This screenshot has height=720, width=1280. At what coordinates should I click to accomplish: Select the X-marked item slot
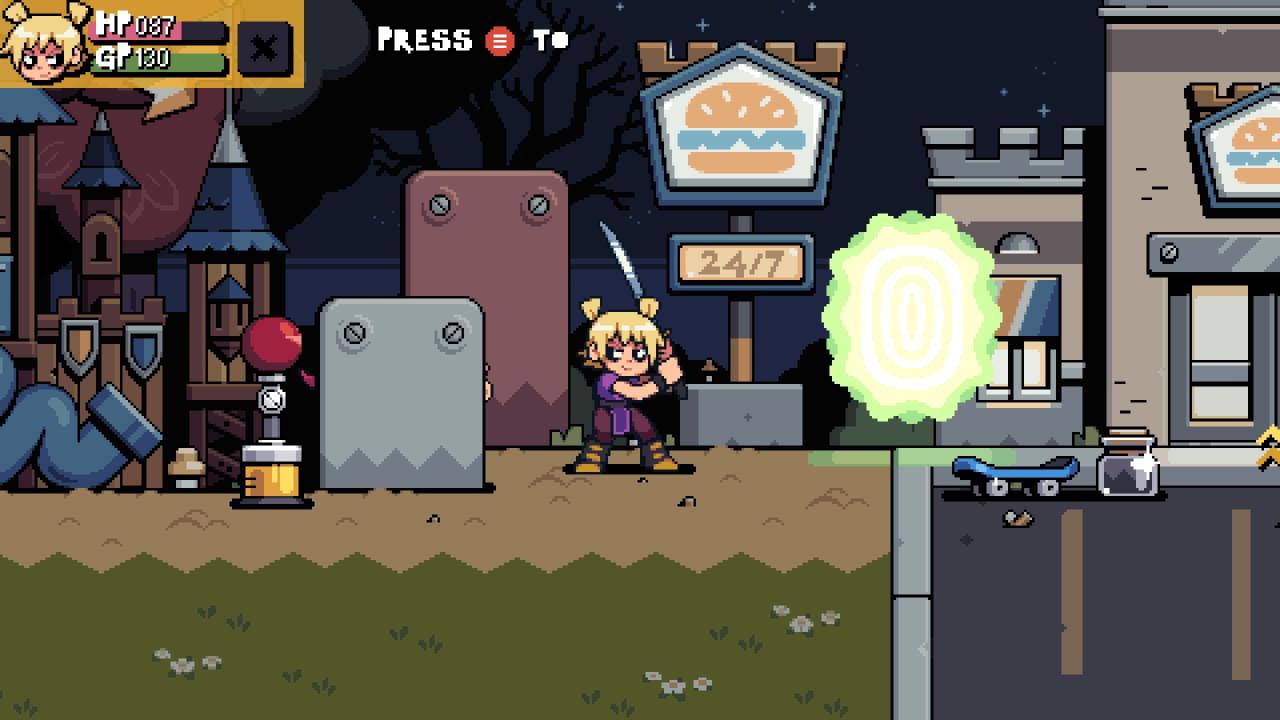point(264,48)
